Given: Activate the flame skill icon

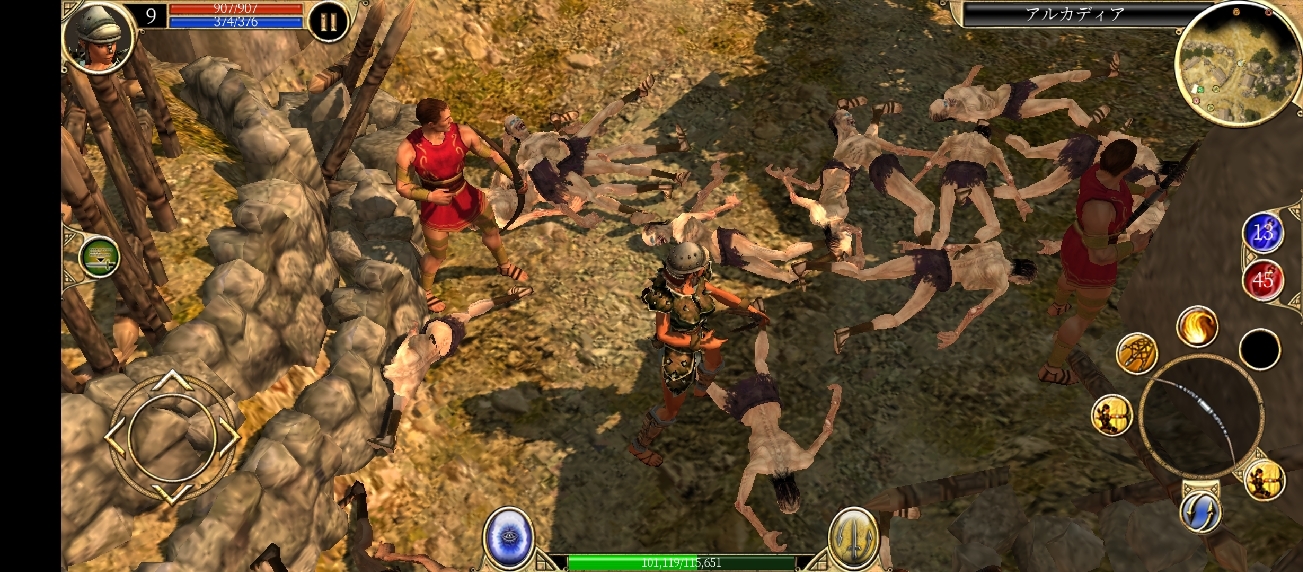Looking at the screenshot, I should pos(1196,326).
